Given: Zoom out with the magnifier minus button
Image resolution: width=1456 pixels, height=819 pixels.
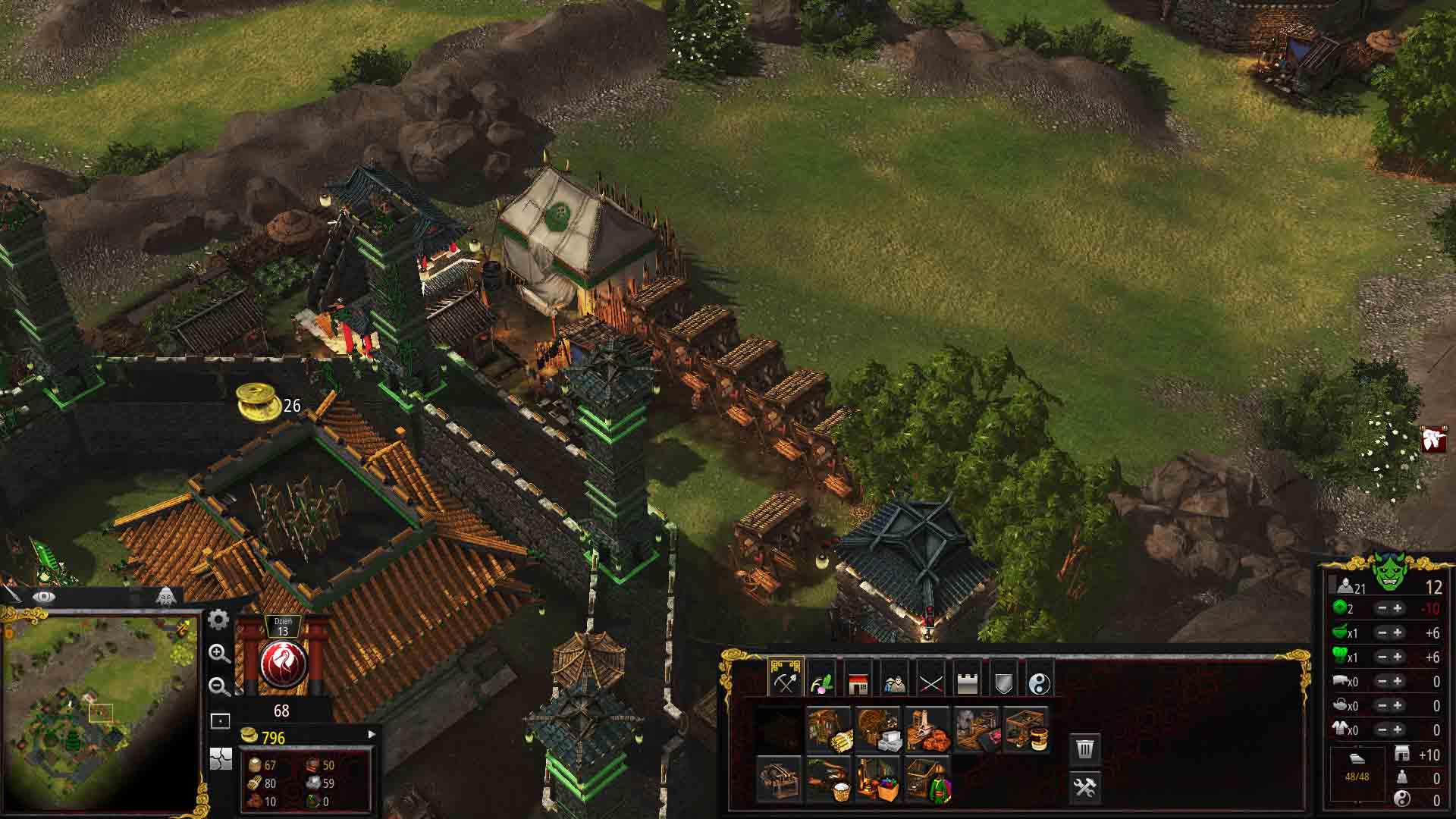Looking at the screenshot, I should pyautogui.click(x=219, y=687).
